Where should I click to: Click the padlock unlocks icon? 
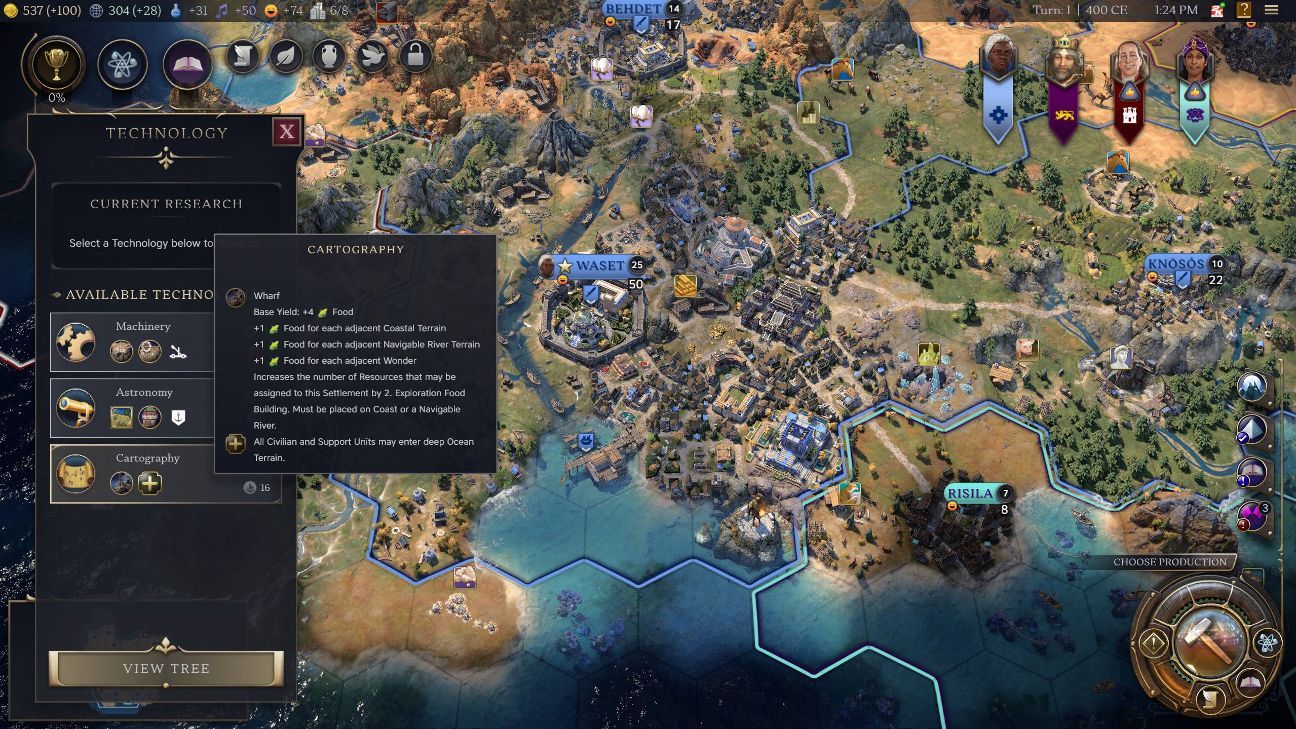tap(415, 56)
